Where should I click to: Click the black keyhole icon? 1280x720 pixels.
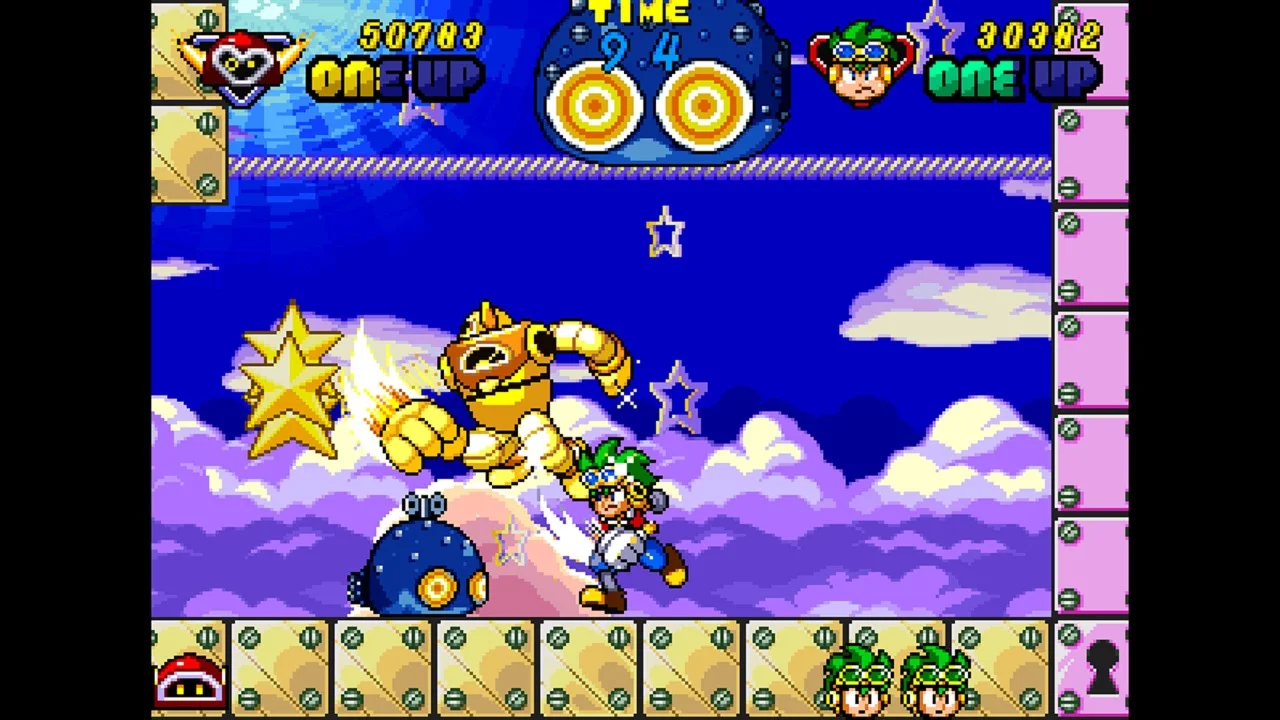click(1102, 667)
